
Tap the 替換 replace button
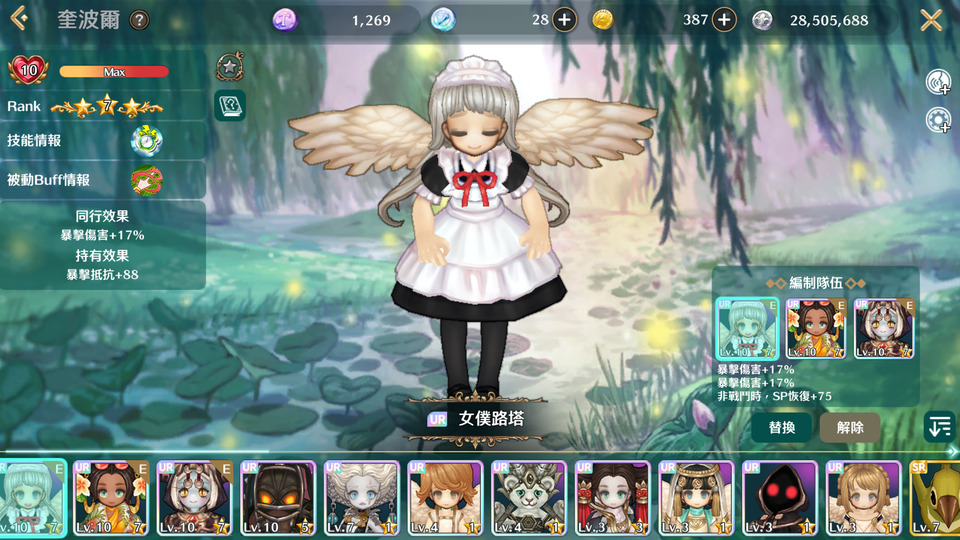[782, 427]
